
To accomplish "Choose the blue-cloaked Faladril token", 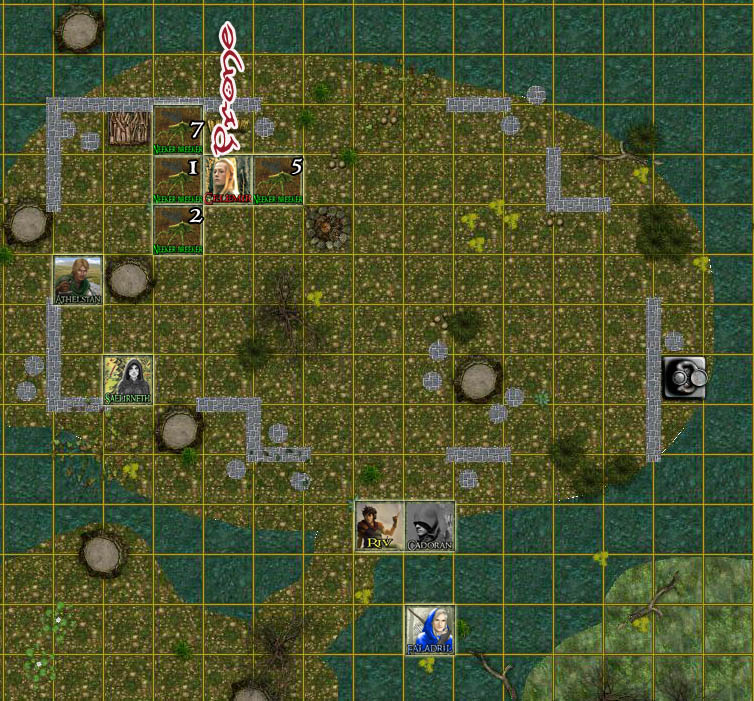I will pos(430,630).
